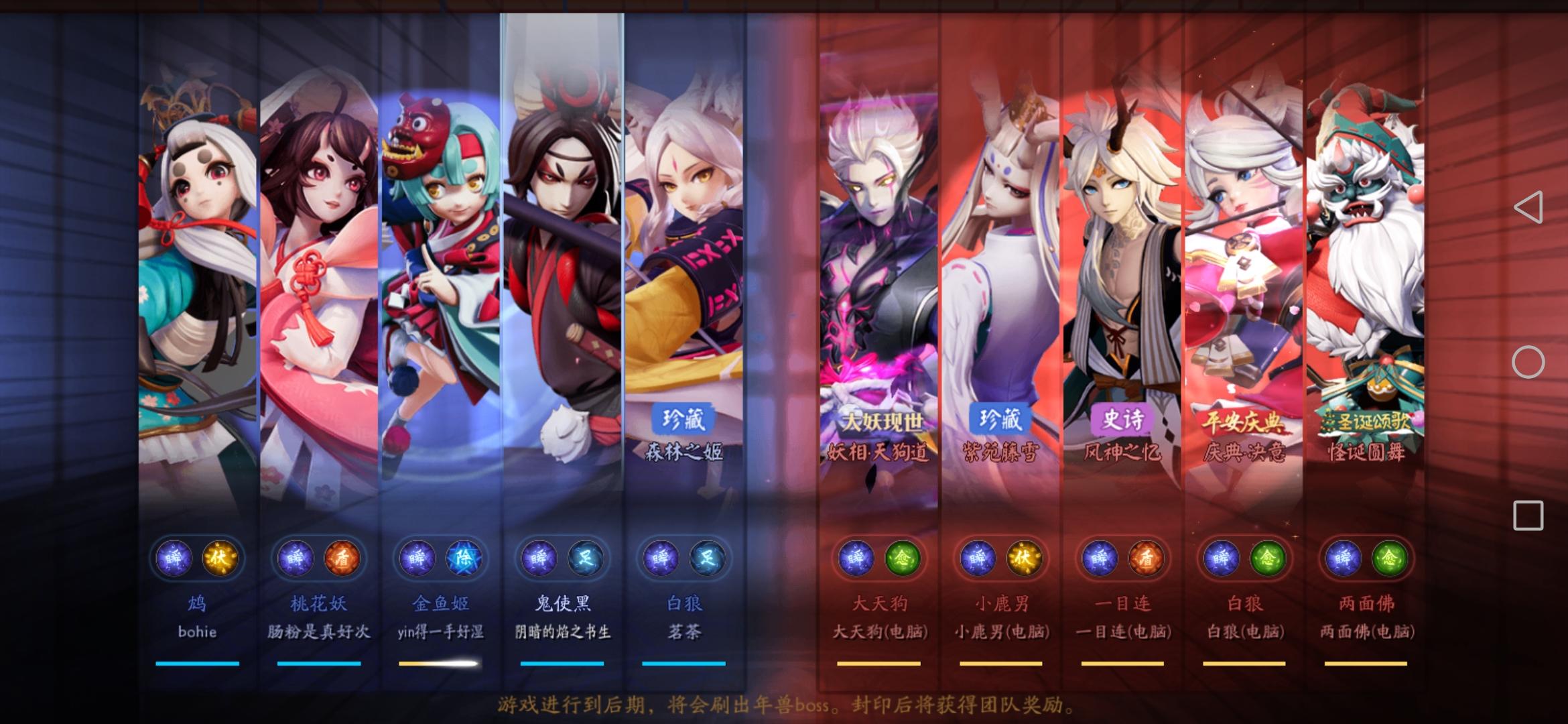The image size is (1568, 724).
Task: Select the 足 (Sprint) skill icon under 鬼使黑
Action: [x=586, y=558]
